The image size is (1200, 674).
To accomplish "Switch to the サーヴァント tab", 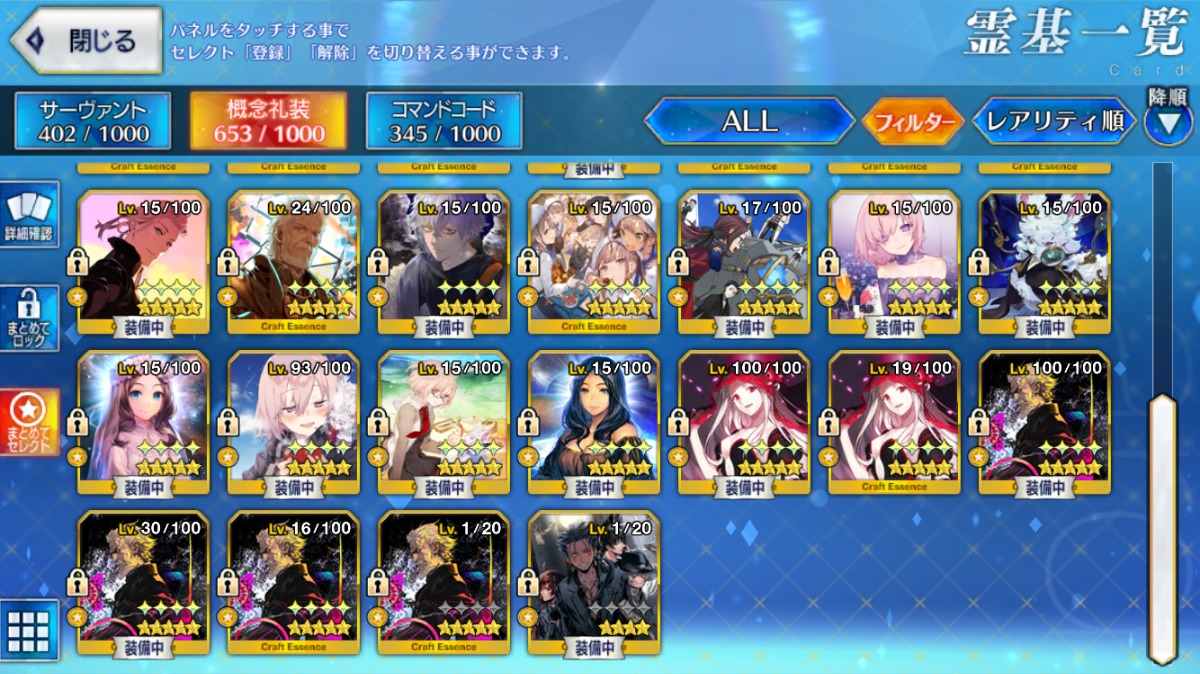I will point(93,121).
